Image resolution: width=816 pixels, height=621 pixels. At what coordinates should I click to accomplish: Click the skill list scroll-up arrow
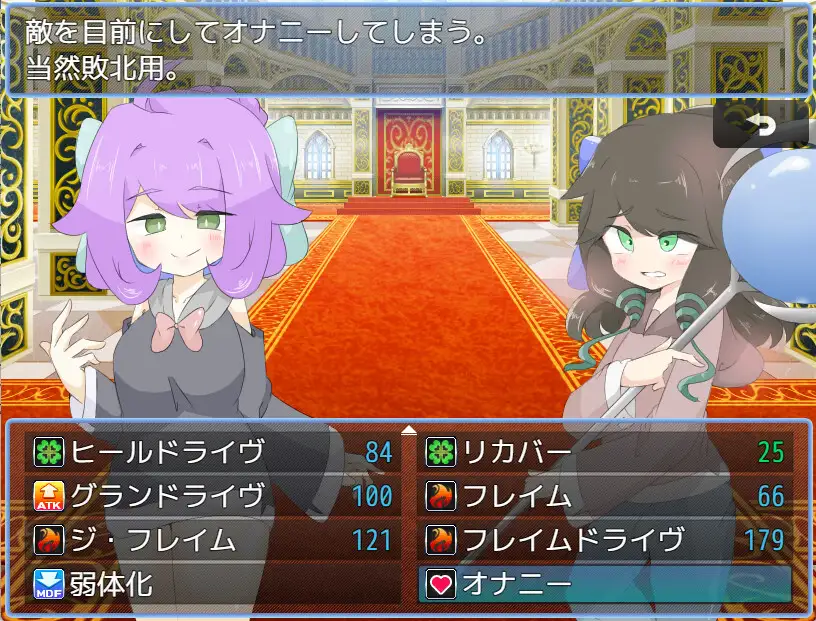coord(408,430)
